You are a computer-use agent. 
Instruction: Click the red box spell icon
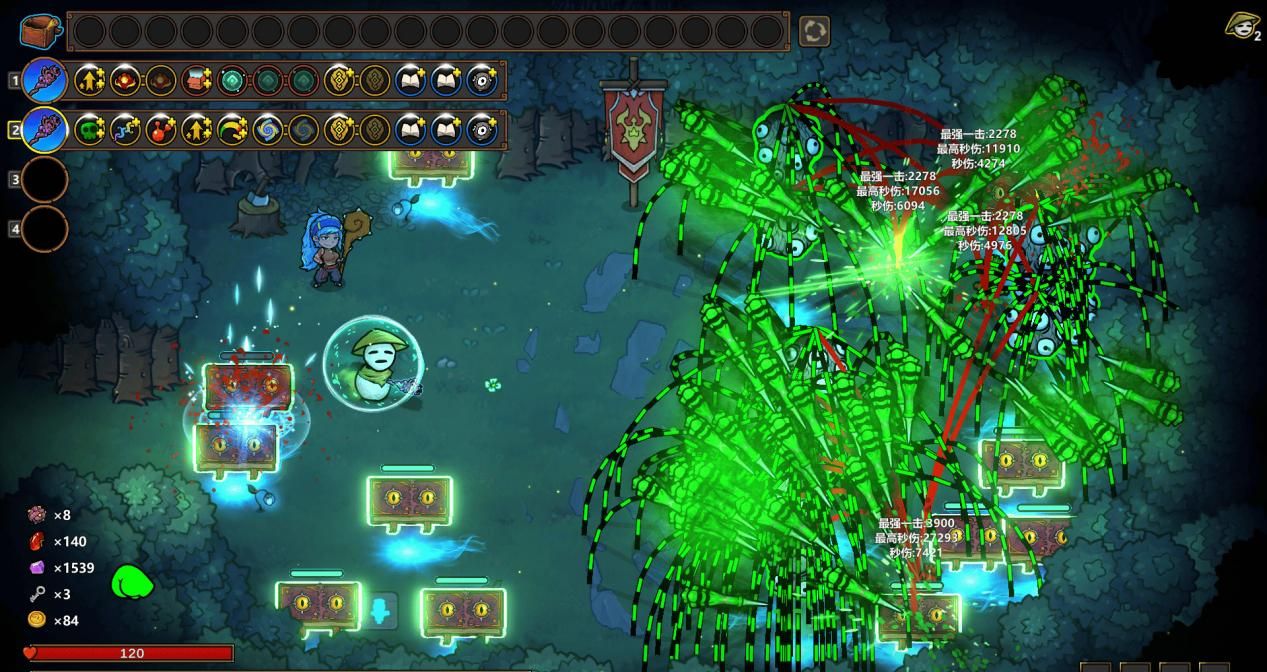point(197,80)
